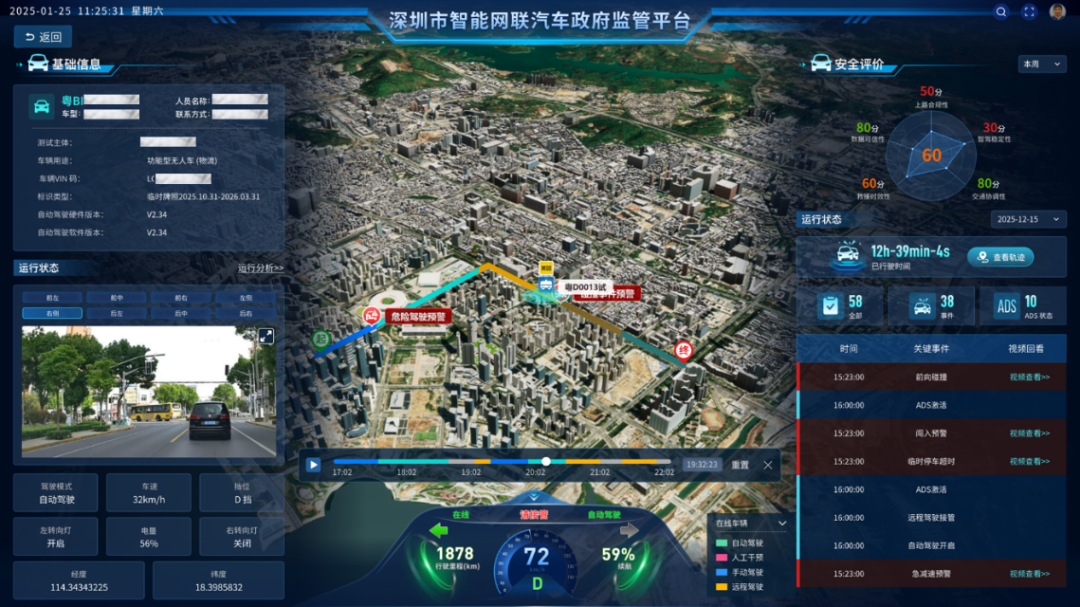Collapse the dashboard gauge panel arrow

533,497
